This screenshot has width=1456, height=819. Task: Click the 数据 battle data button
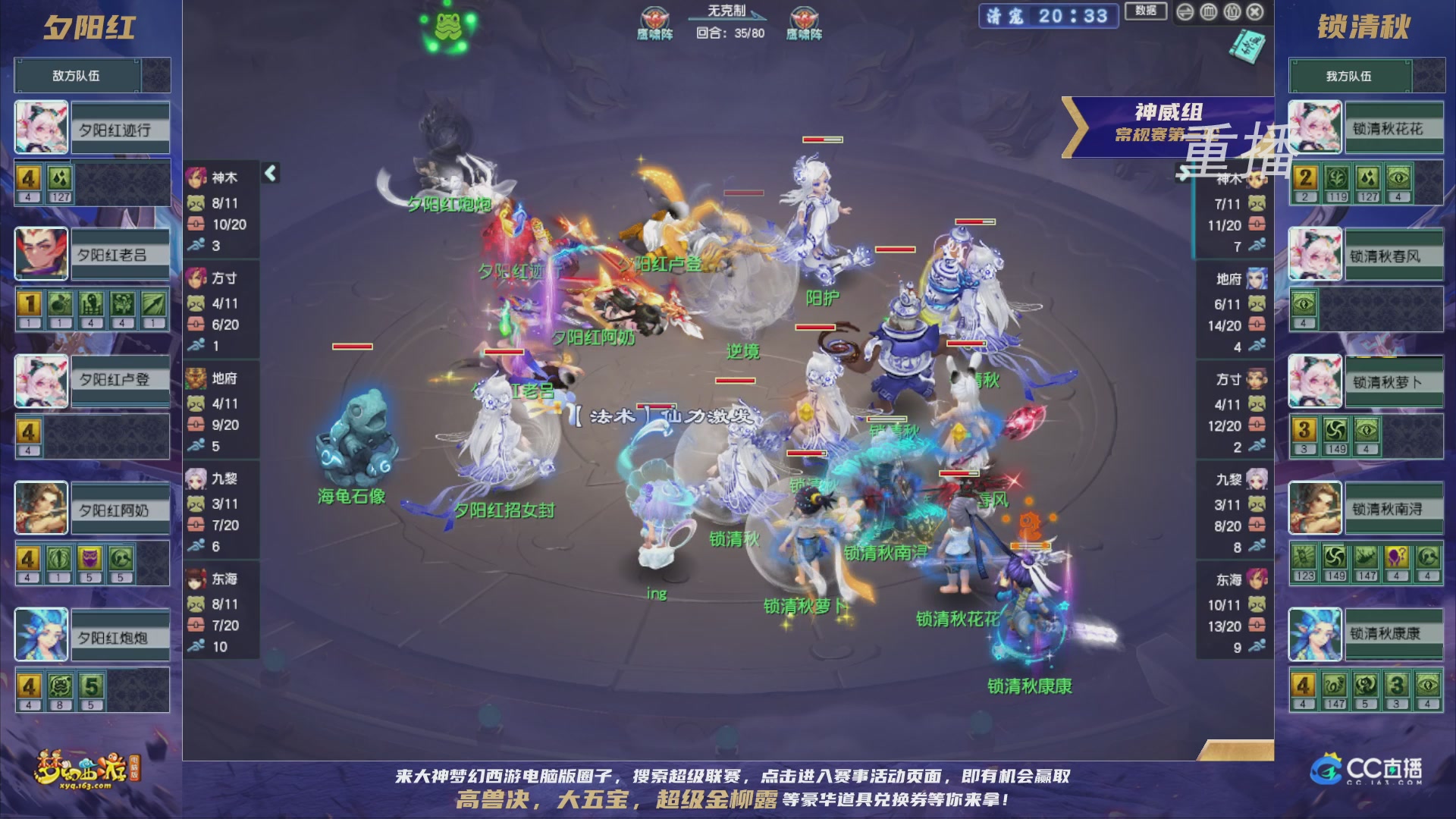(1145, 11)
